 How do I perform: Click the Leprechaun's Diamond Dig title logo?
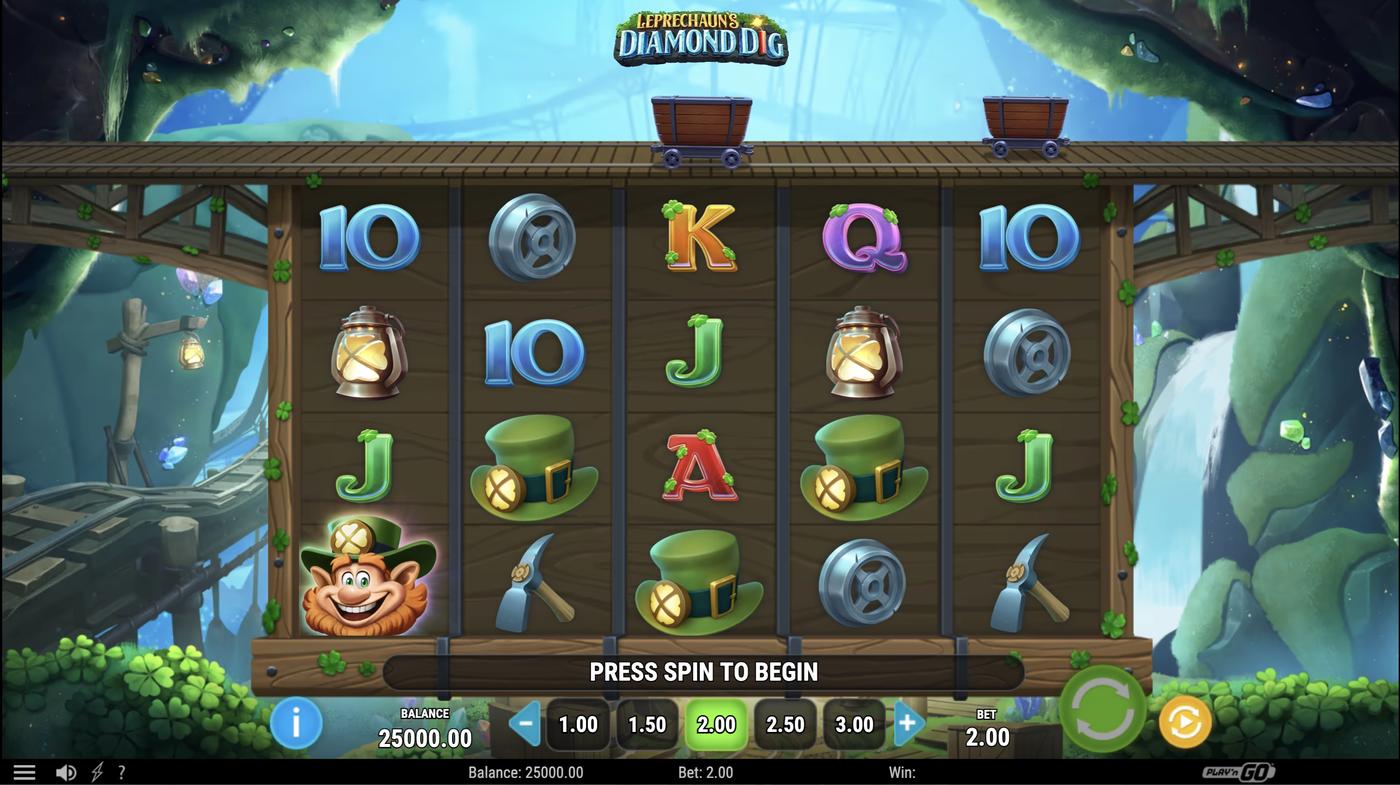point(700,38)
